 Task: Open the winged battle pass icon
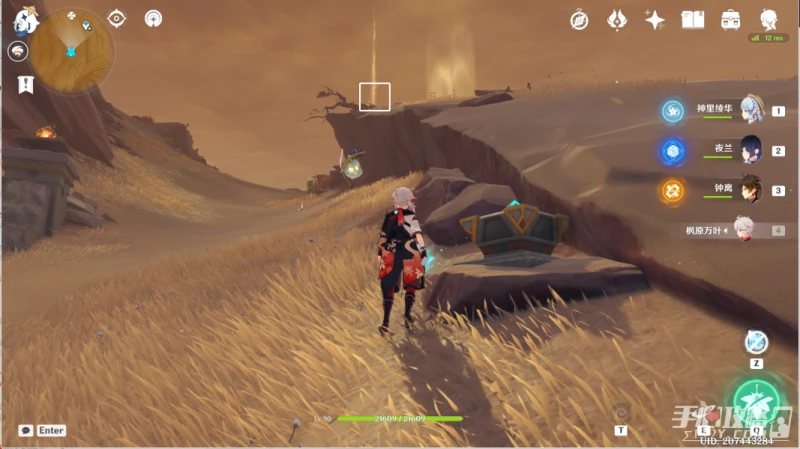(617, 20)
